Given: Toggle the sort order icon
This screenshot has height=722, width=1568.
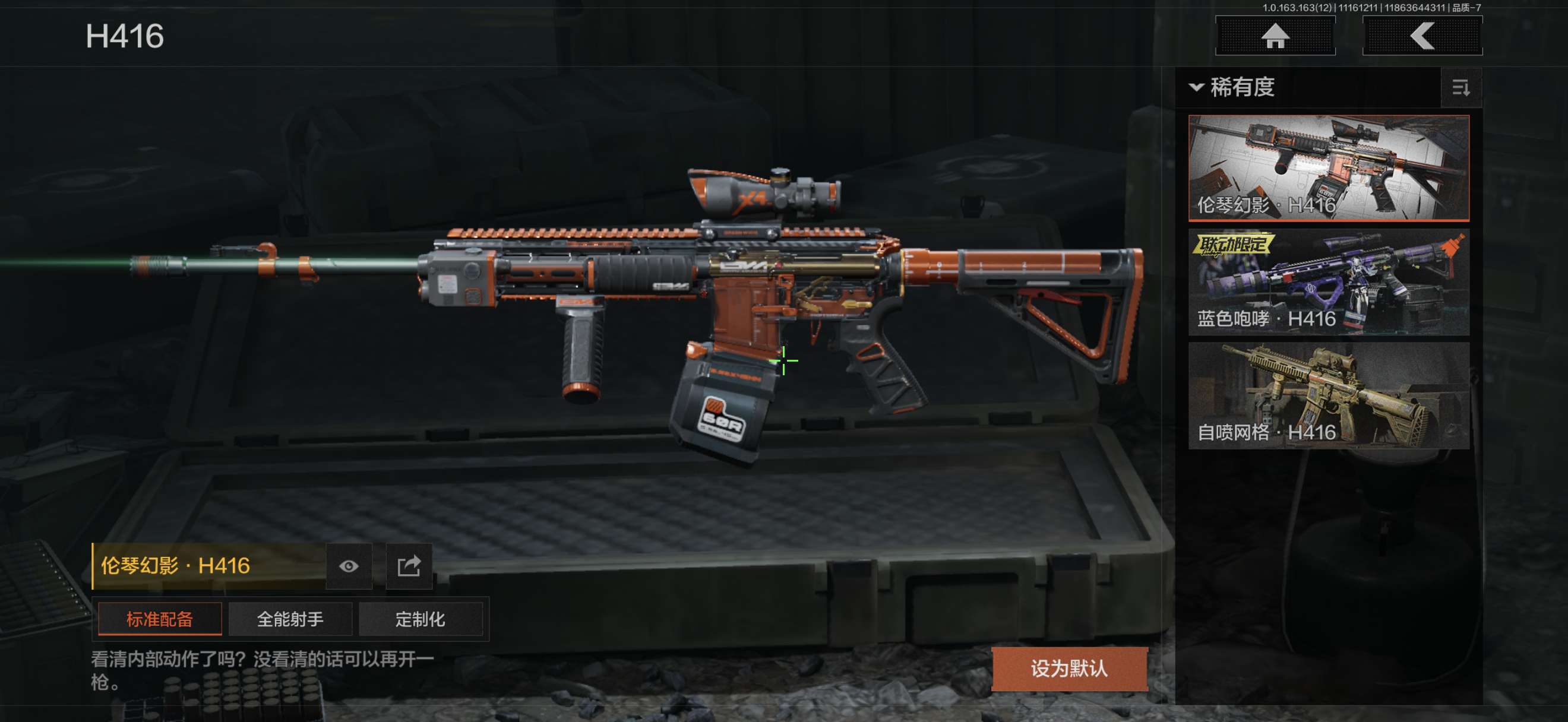Looking at the screenshot, I should [x=1461, y=88].
